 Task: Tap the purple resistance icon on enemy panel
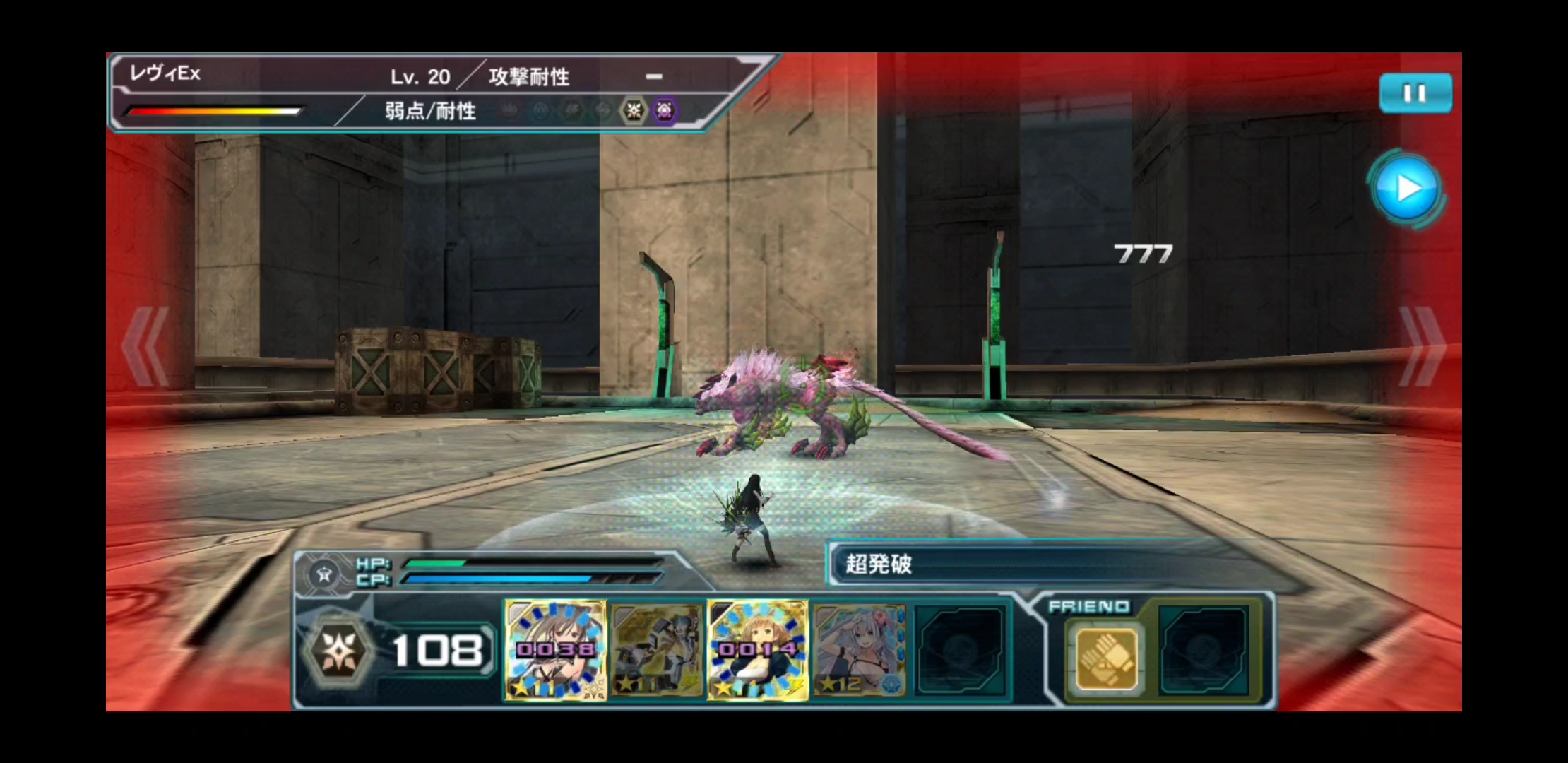click(x=664, y=110)
